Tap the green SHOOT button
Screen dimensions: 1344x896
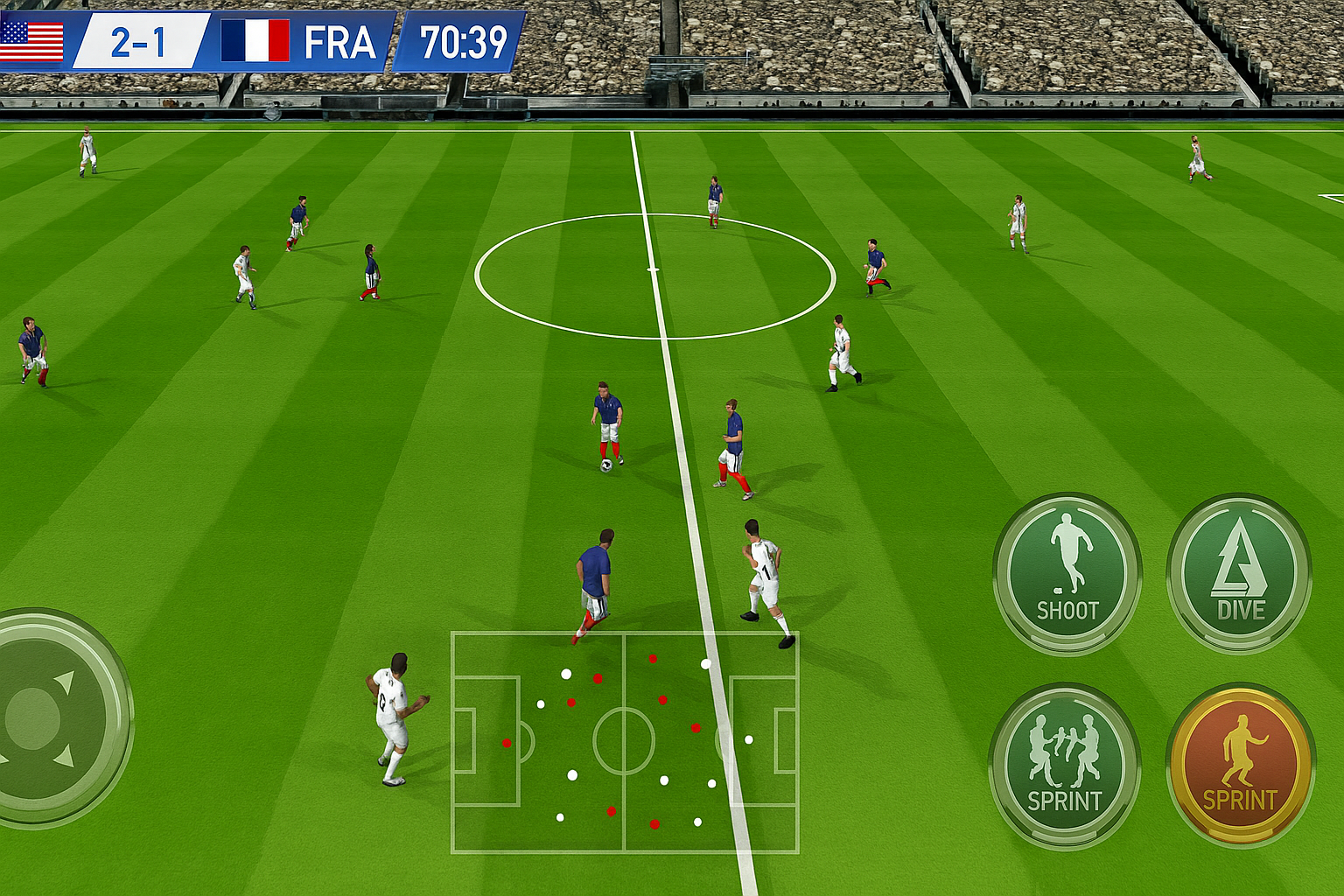click(1067, 573)
